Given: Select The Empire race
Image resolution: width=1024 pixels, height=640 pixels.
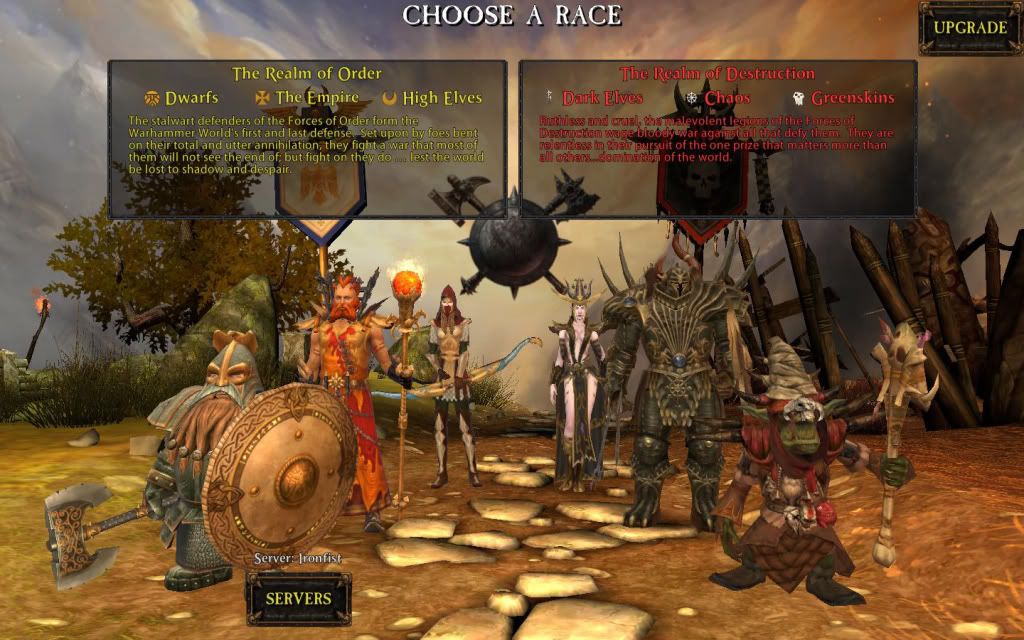Looking at the screenshot, I should point(313,98).
